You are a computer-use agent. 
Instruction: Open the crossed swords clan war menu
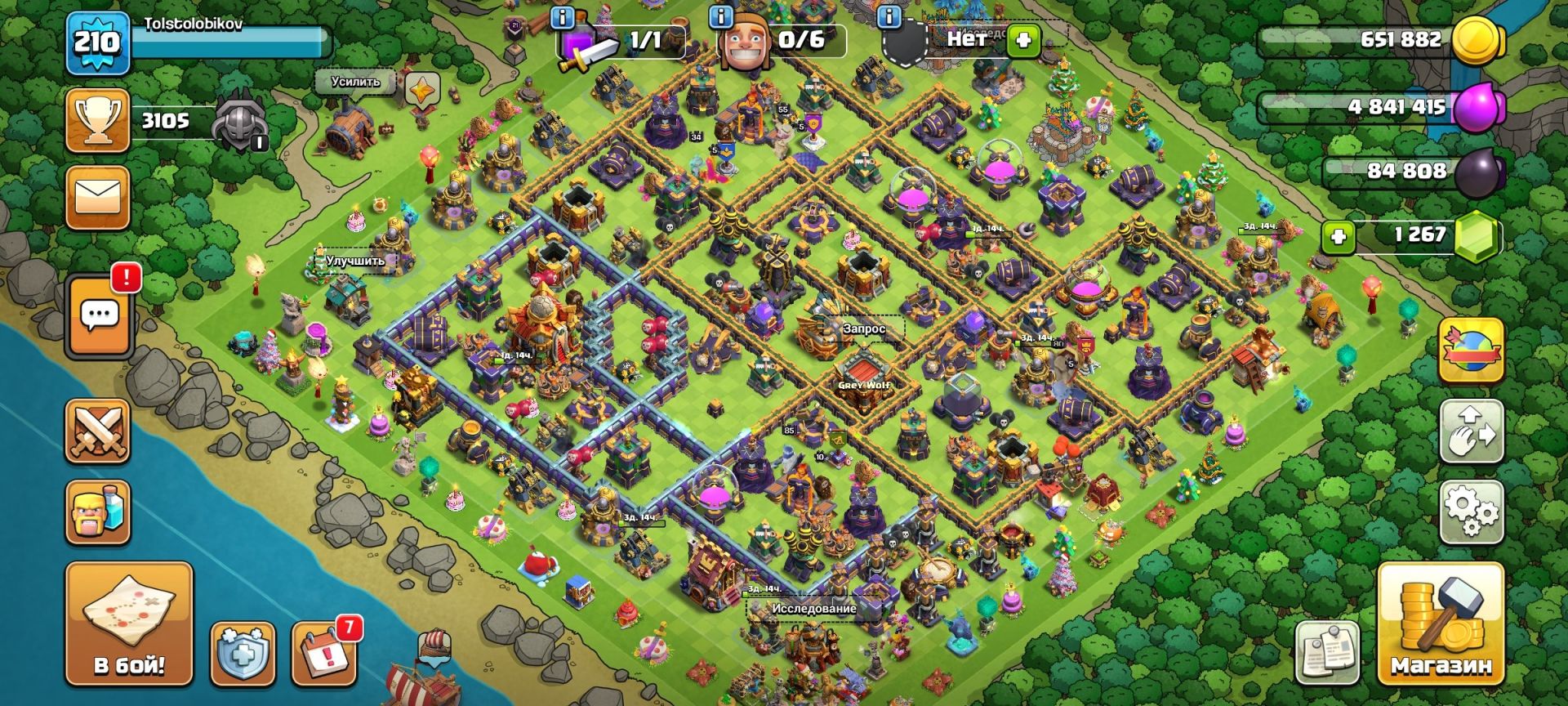98,431
